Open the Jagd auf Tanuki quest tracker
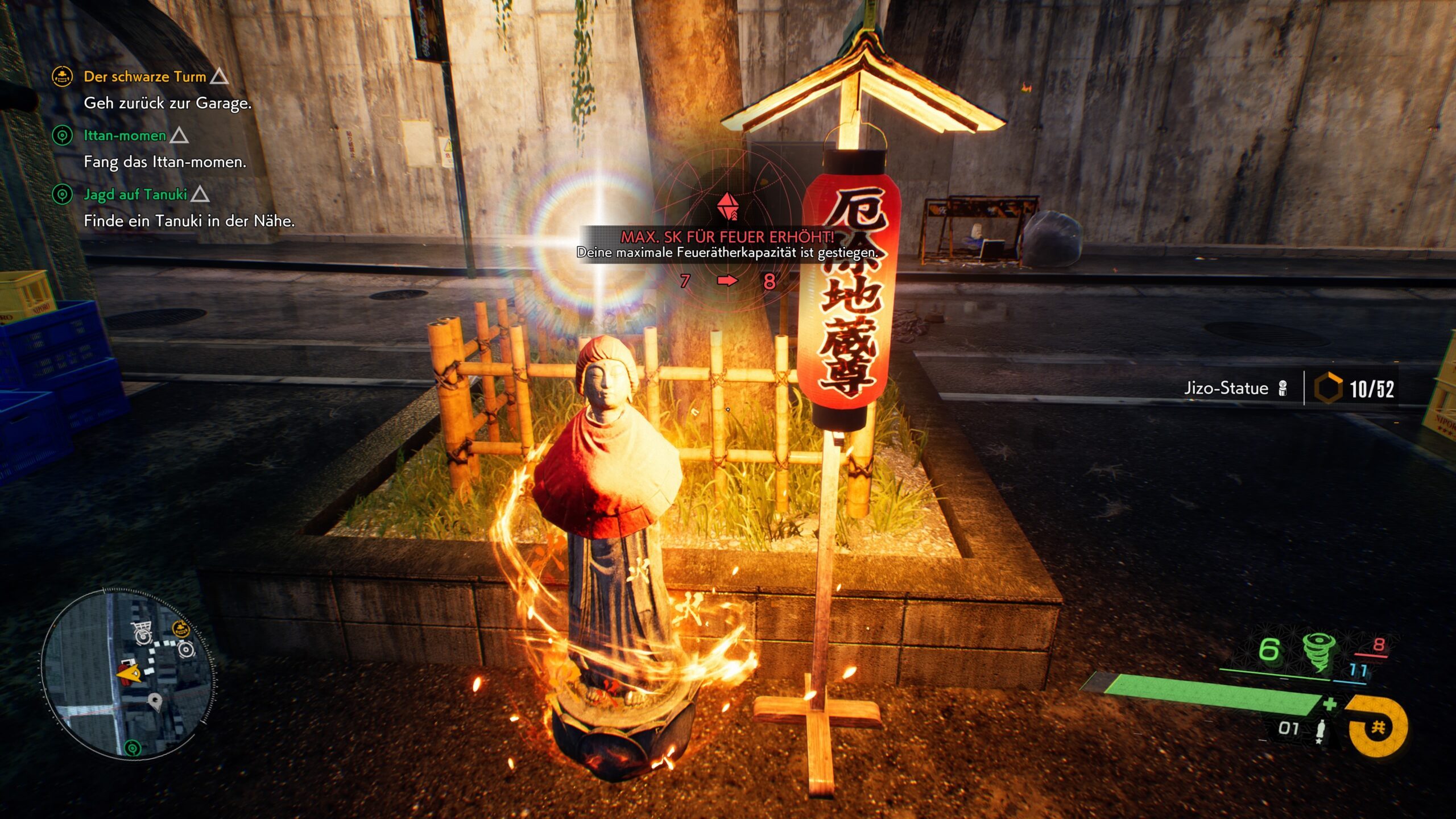Screen dimensions: 1456x819 [135, 195]
